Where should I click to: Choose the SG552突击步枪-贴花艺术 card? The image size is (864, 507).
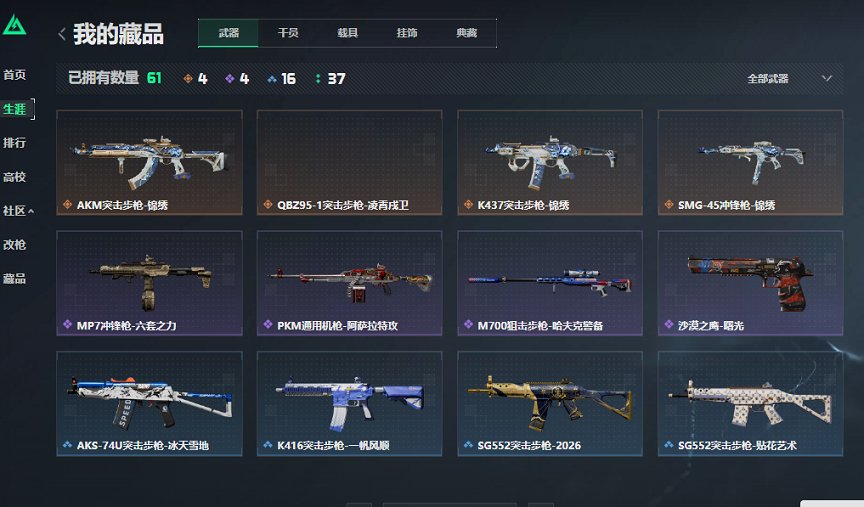750,403
